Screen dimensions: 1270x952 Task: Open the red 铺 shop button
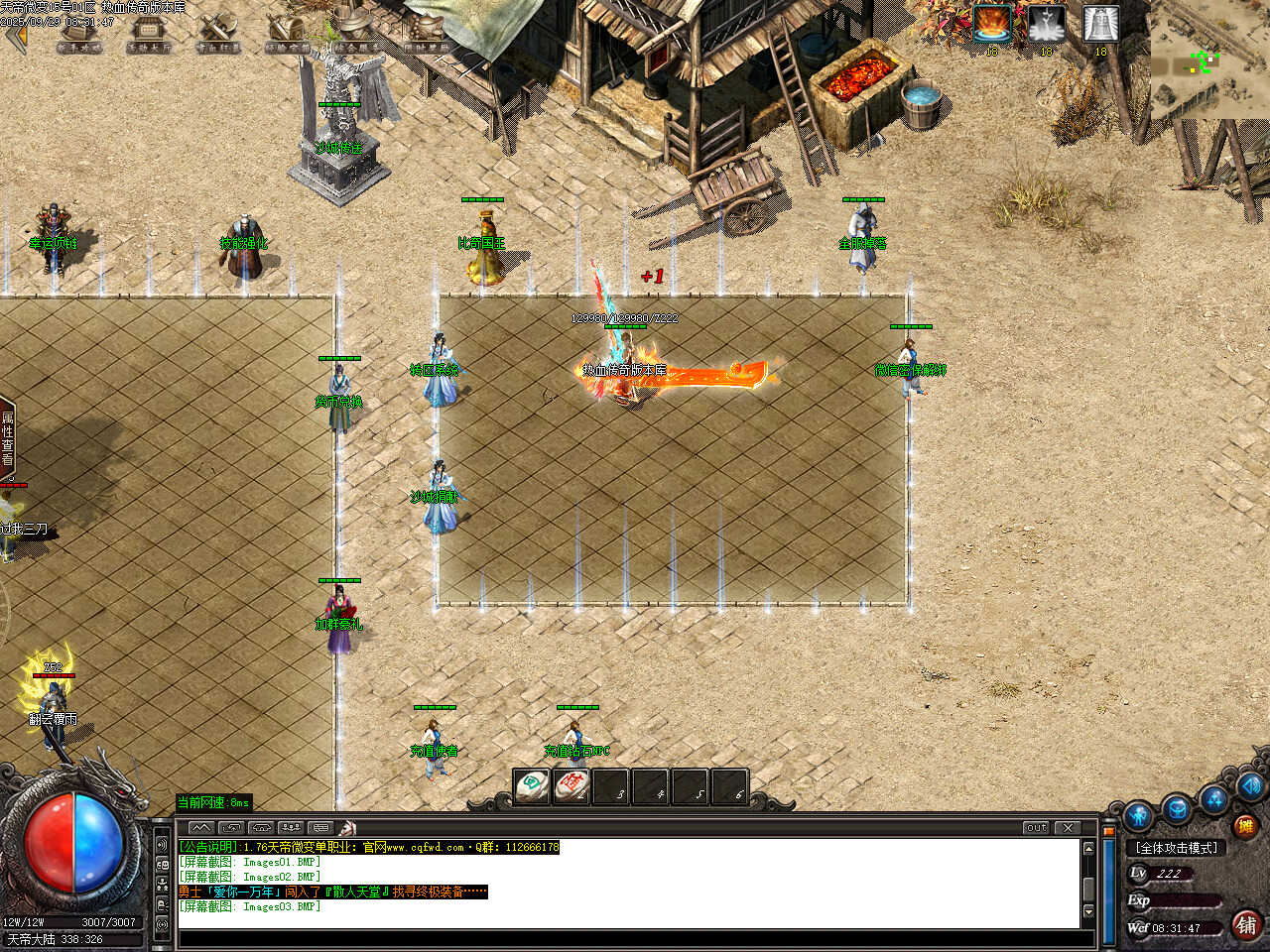[1246, 924]
